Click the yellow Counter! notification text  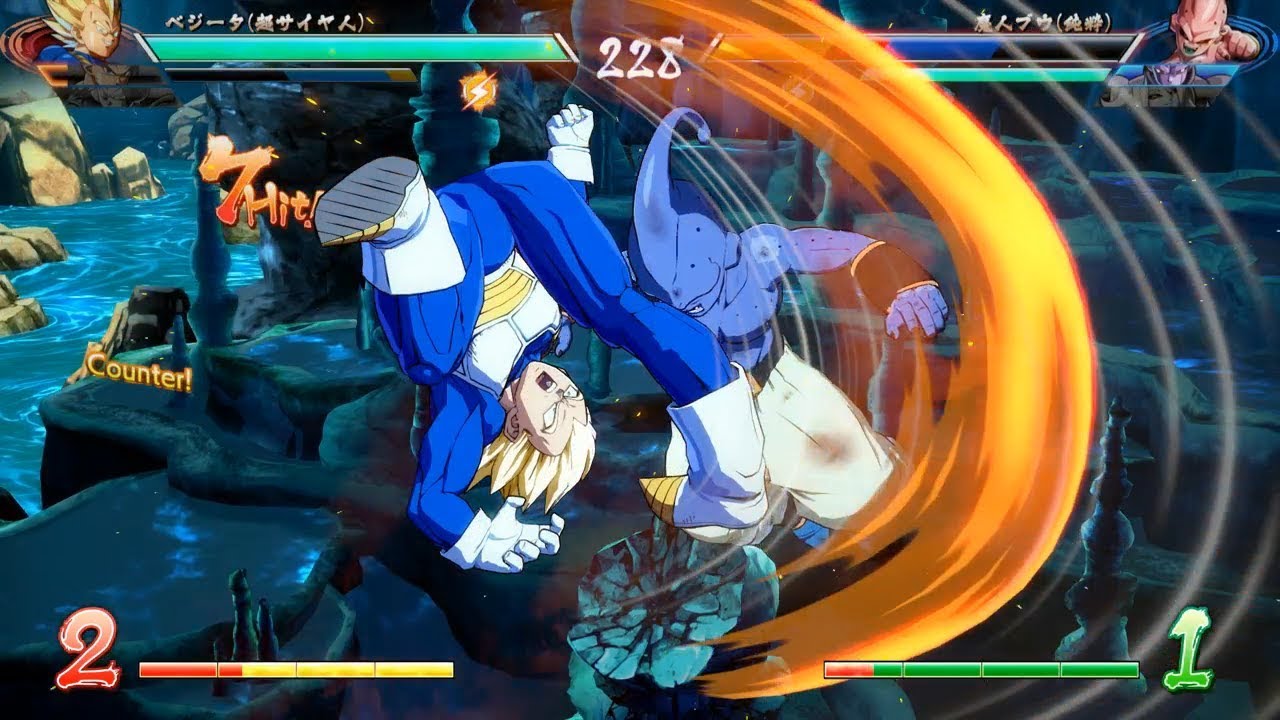[140, 376]
